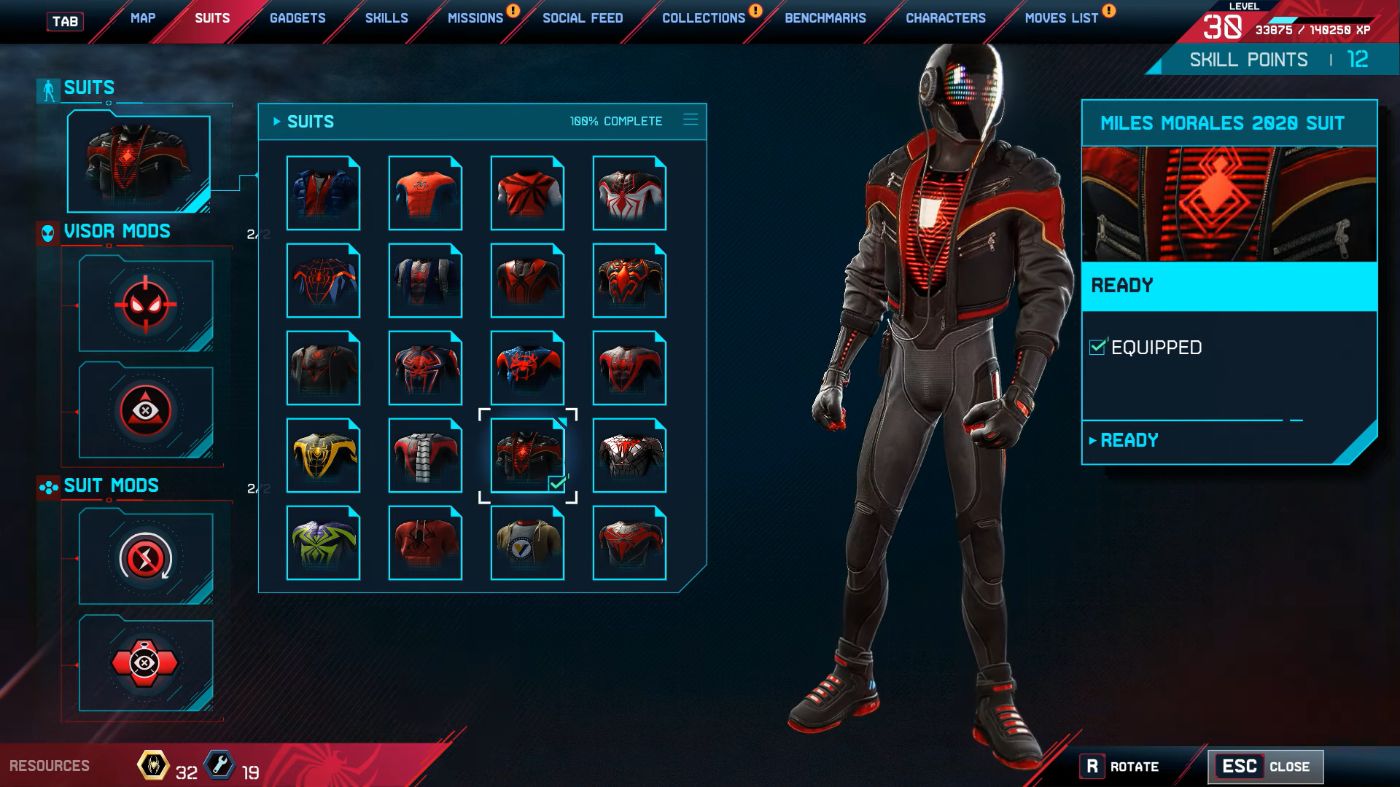Choose the red-eyed mask visor mod

146,305
